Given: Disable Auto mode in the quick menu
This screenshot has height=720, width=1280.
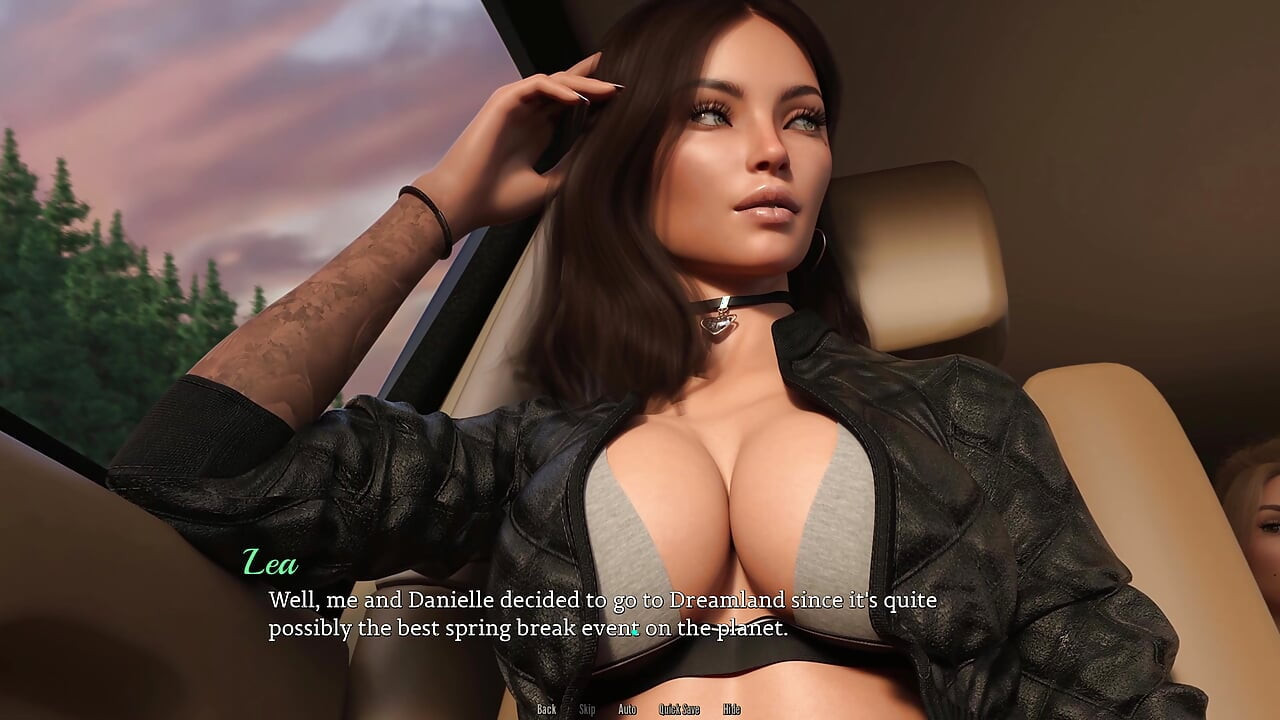Looking at the screenshot, I should (628, 709).
